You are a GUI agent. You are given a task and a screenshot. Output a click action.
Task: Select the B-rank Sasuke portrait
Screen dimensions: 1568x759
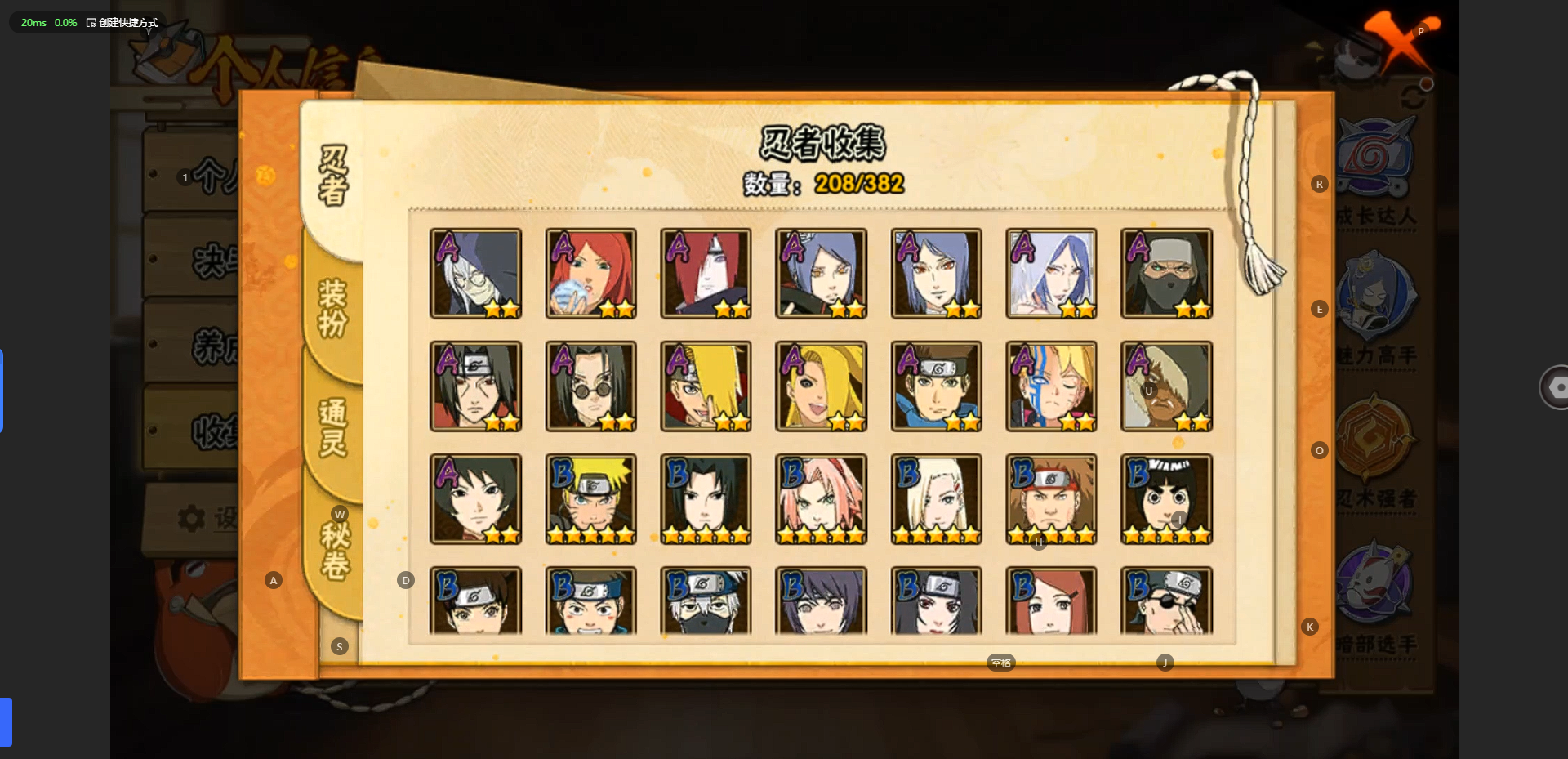[706, 499]
